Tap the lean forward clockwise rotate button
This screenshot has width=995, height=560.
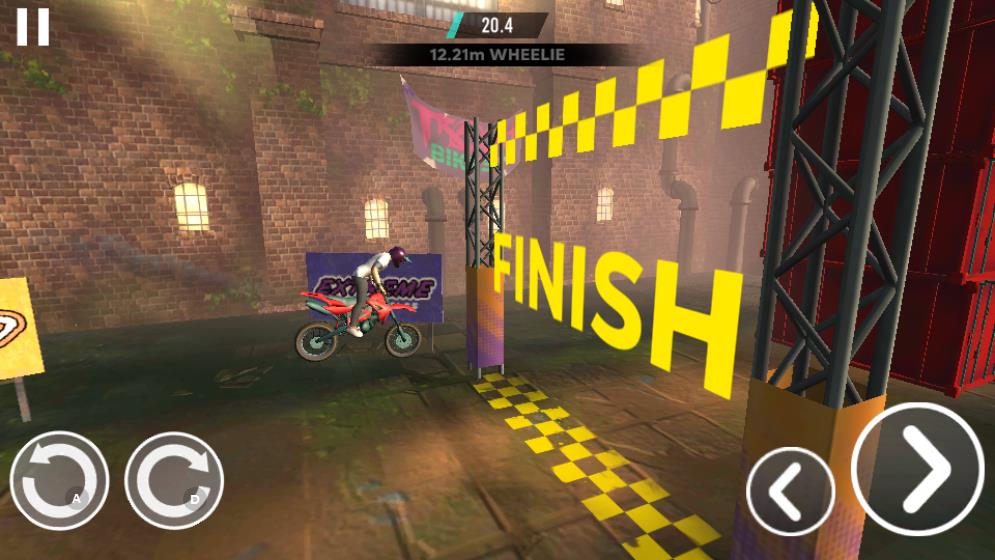(173, 481)
